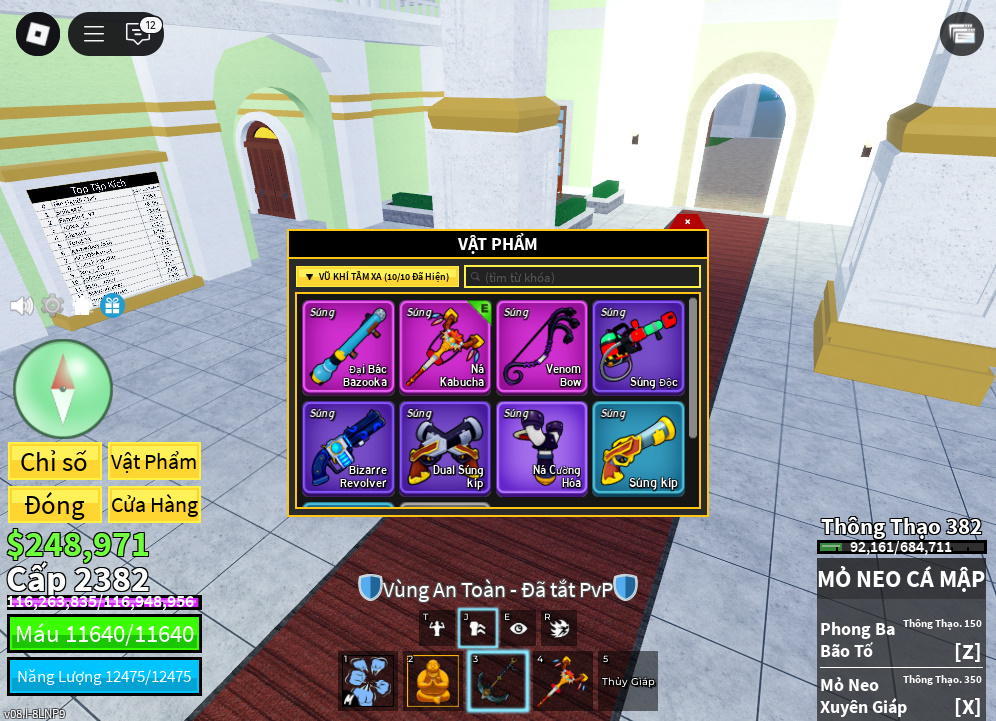Open the weapon category dropdown
Viewport: 996px width, 721px height.
[377, 277]
